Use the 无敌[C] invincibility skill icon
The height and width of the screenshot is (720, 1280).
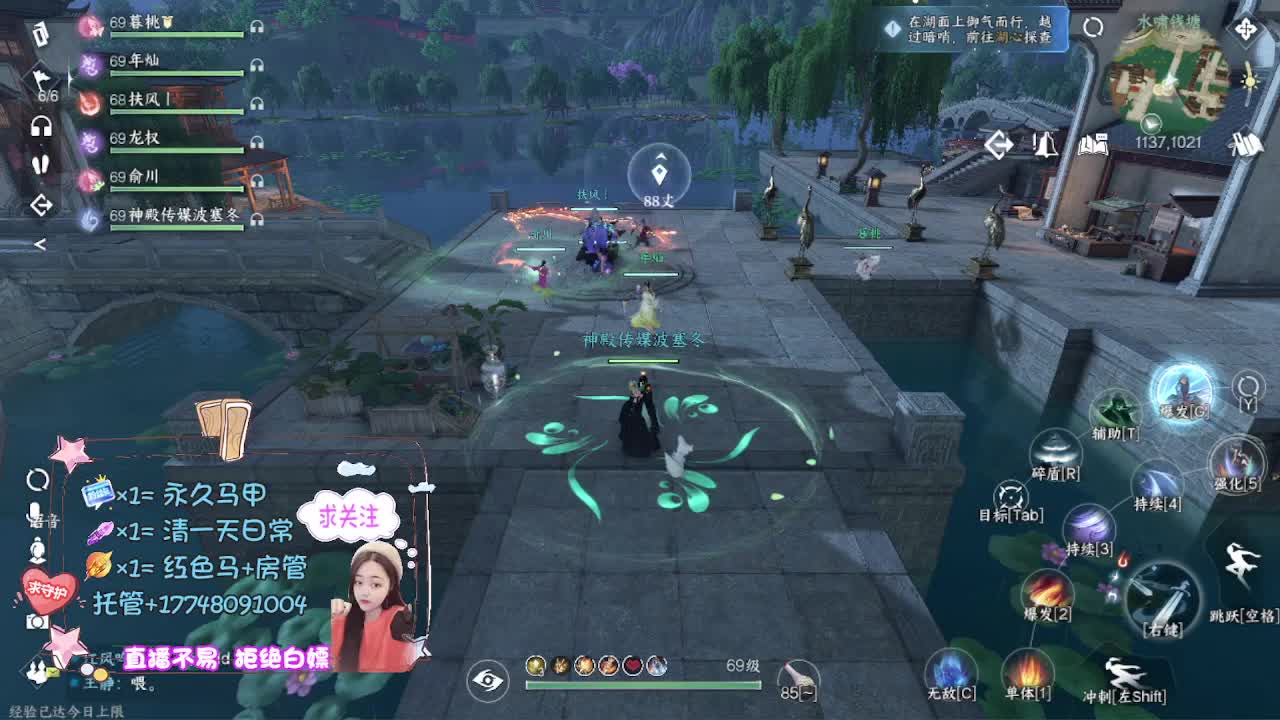[x=951, y=667]
